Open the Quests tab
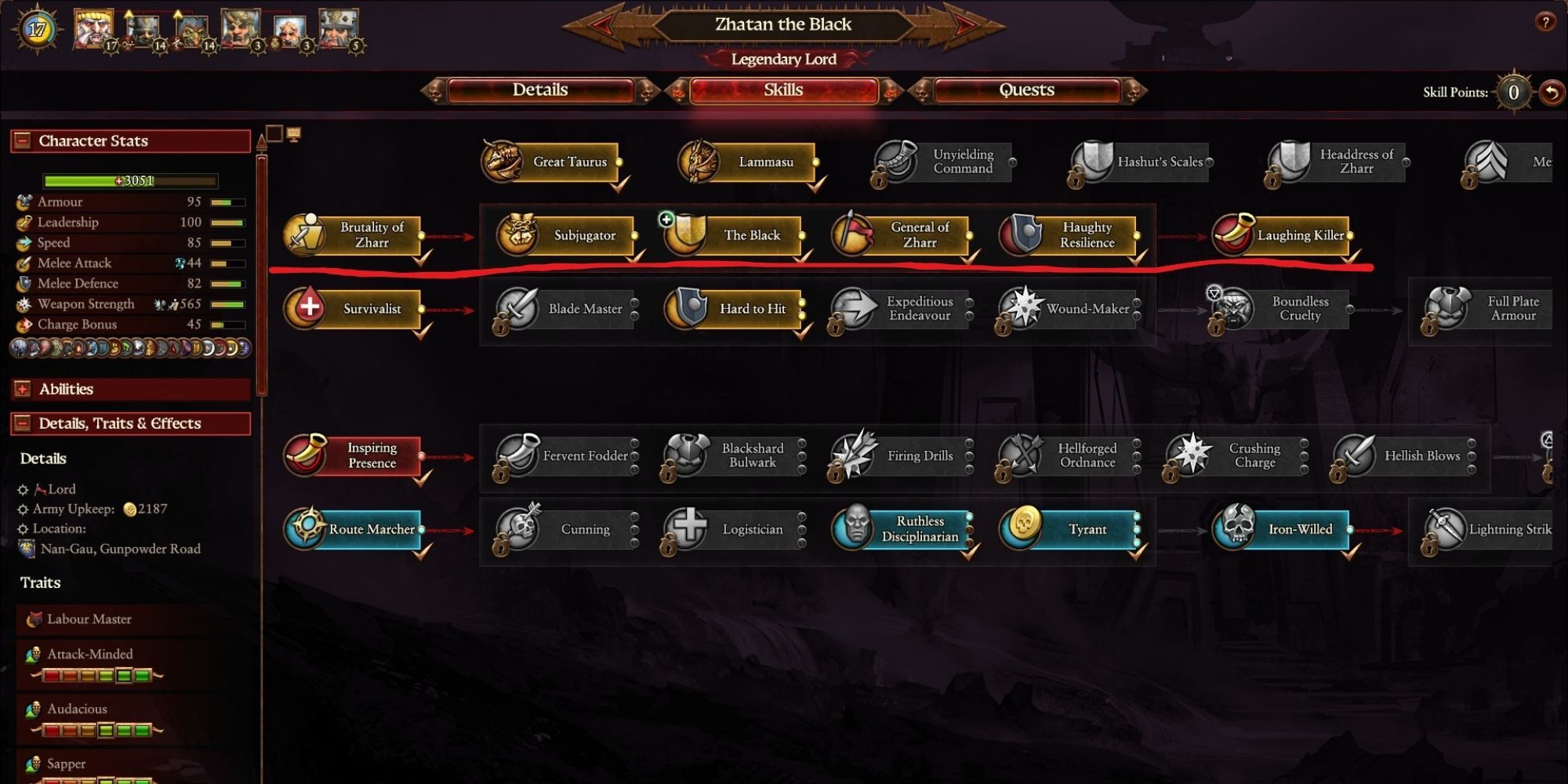Image resolution: width=1568 pixels, height=784 pixels. coord(1026,90)
